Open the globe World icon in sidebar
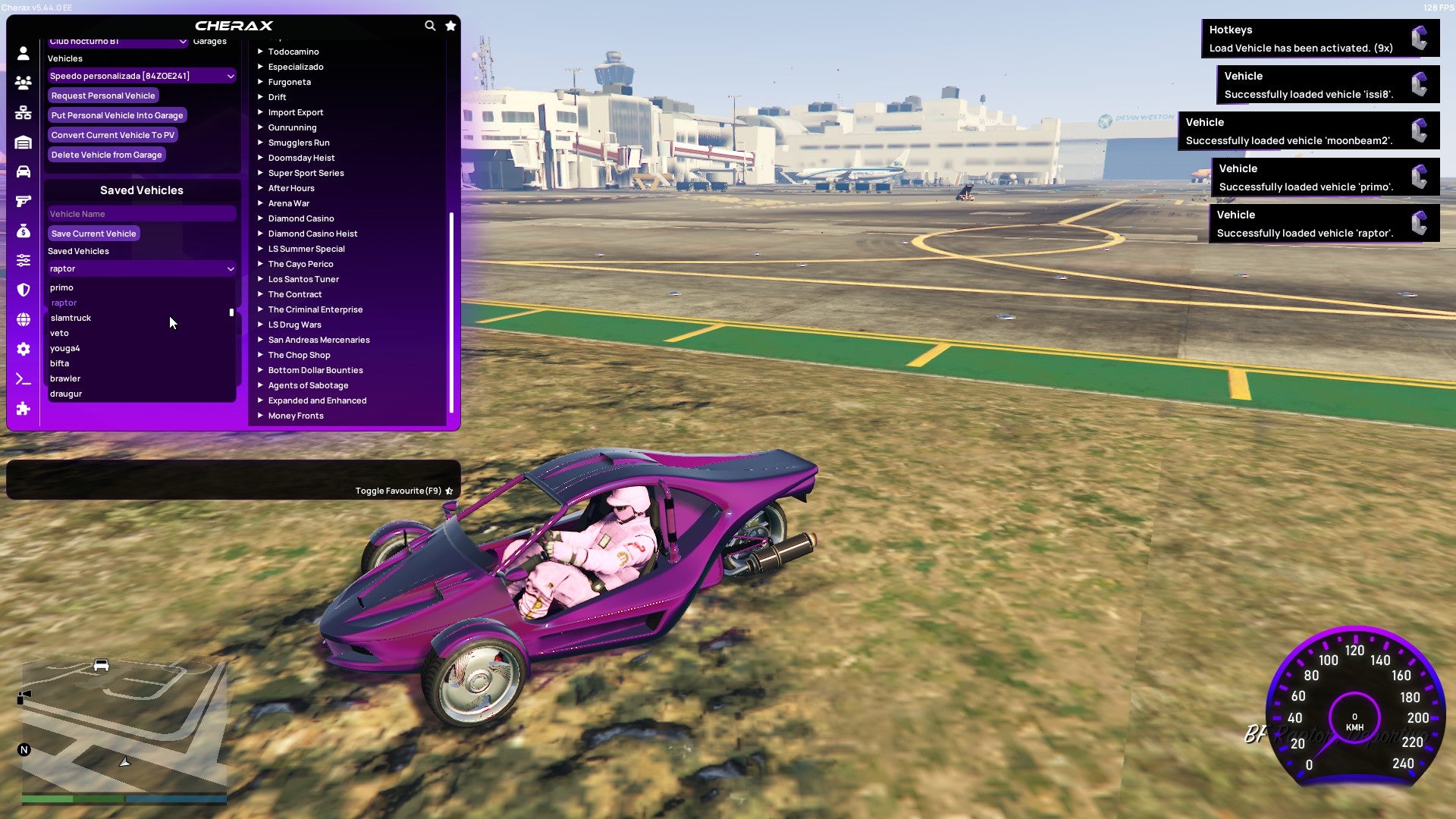1456x819 pixels. (23, 319)
